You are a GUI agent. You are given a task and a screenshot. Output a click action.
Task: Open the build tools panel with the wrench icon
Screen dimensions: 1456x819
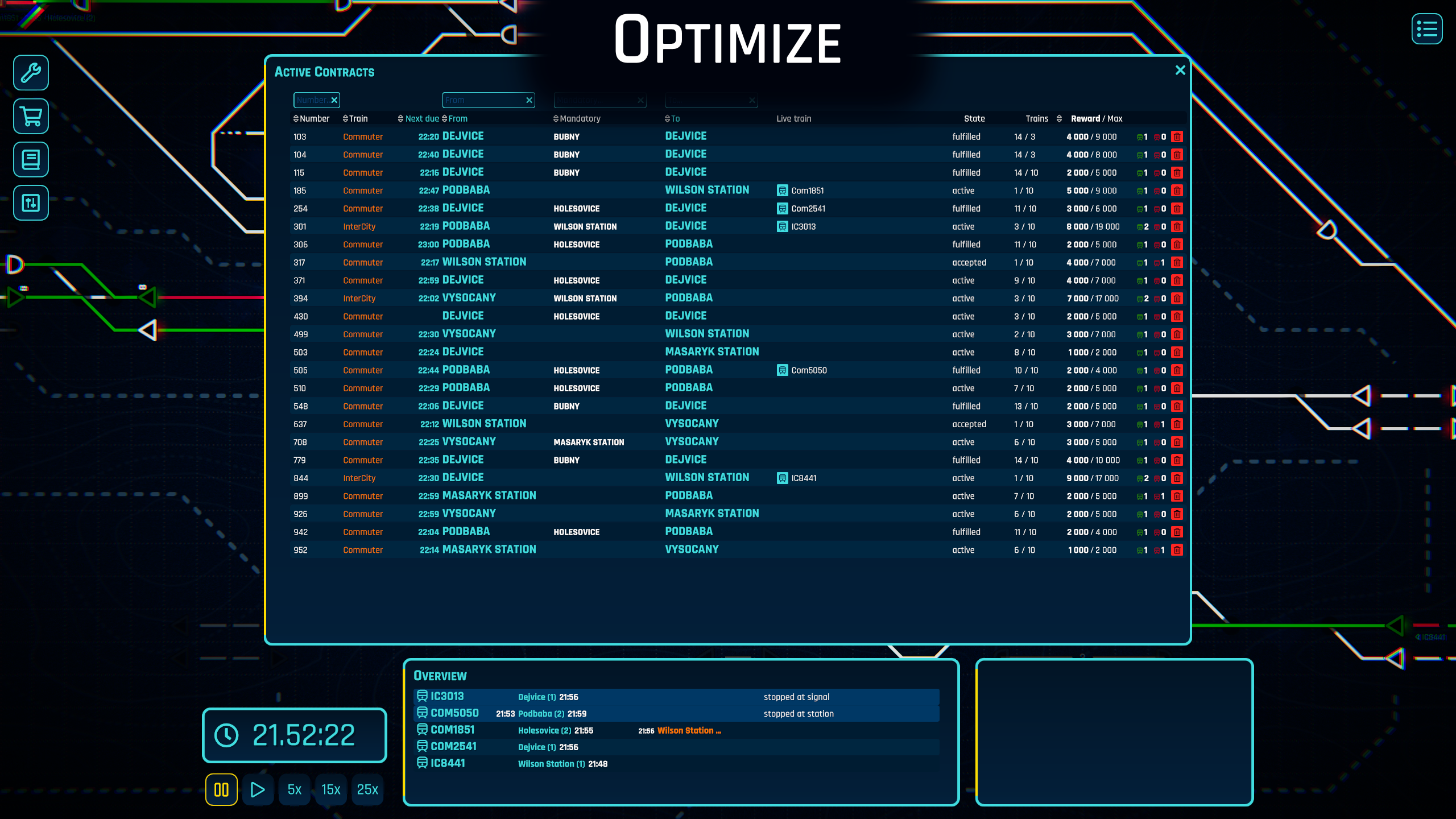pos(30,73)
